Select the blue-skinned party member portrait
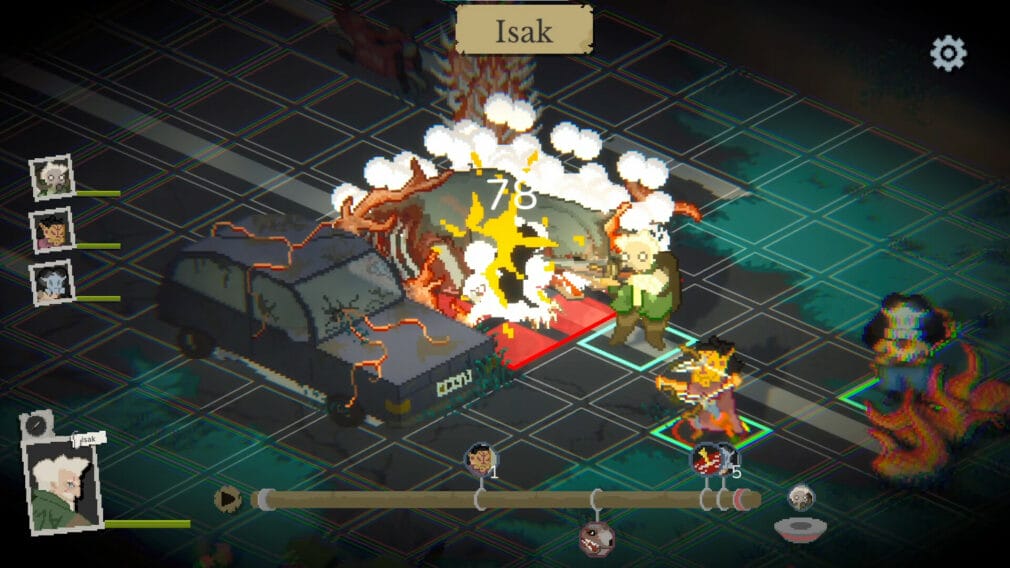Viewport: 1010px width, 568px height. point(51,283)
